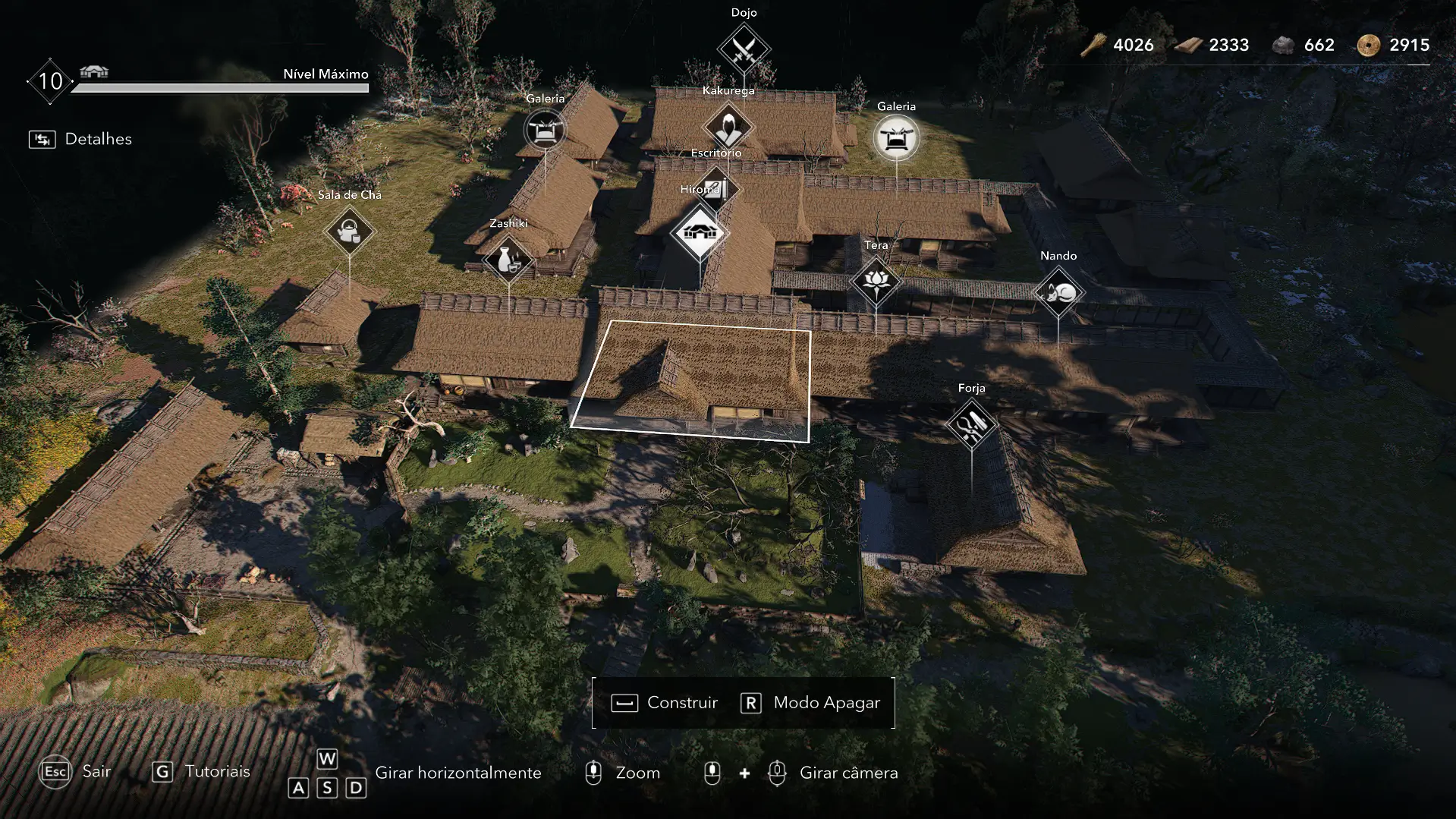Choose the Hiroma building marker
The image size is (1456, 819).
click(x=700, y=232)
